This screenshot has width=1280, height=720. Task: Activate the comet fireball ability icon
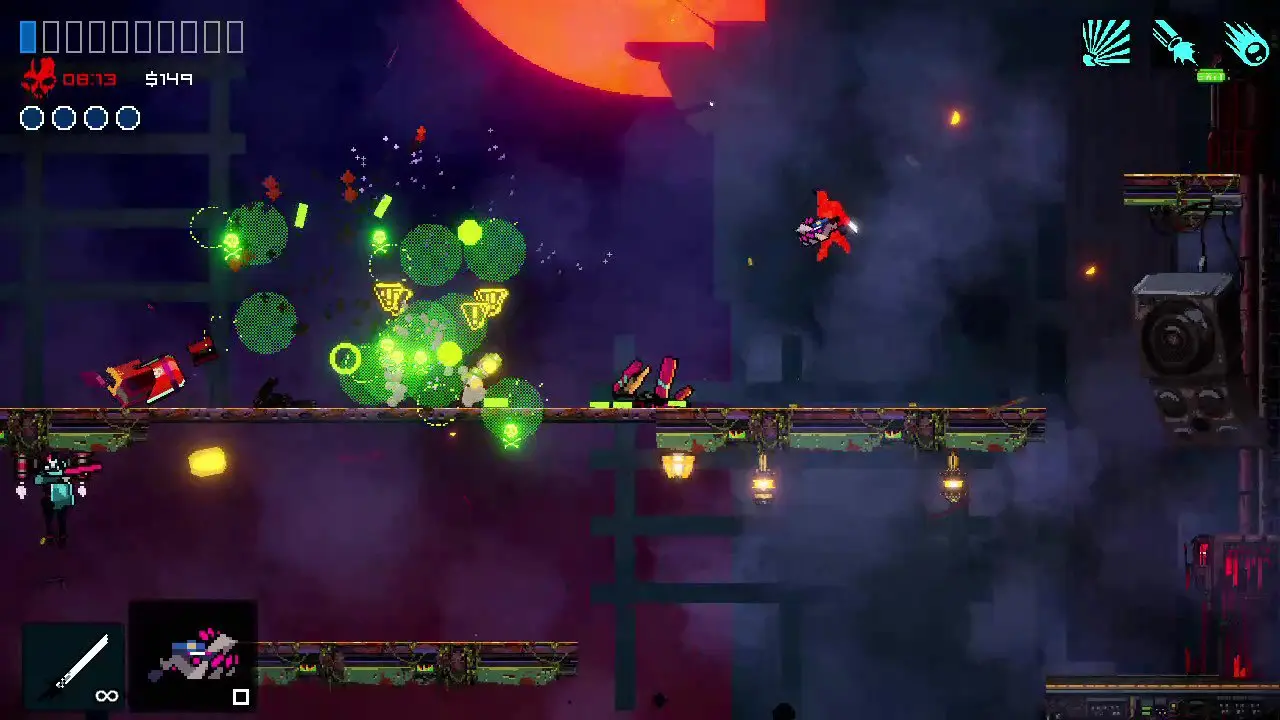1246,44
